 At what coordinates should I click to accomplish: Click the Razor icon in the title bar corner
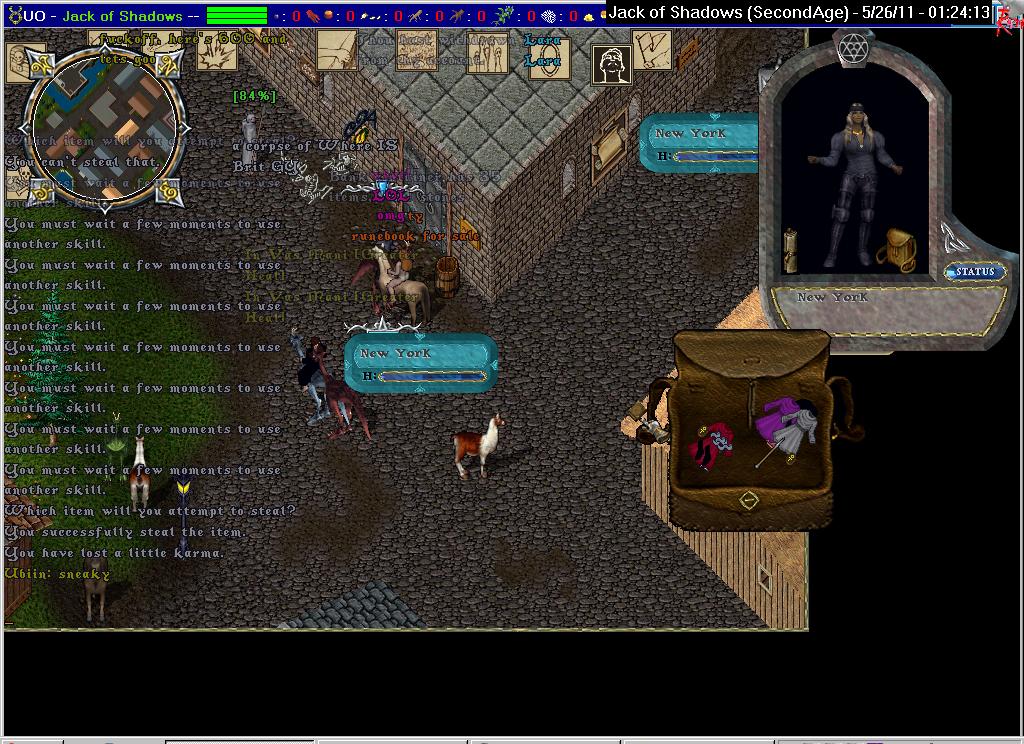click(x=1009, y=20)
